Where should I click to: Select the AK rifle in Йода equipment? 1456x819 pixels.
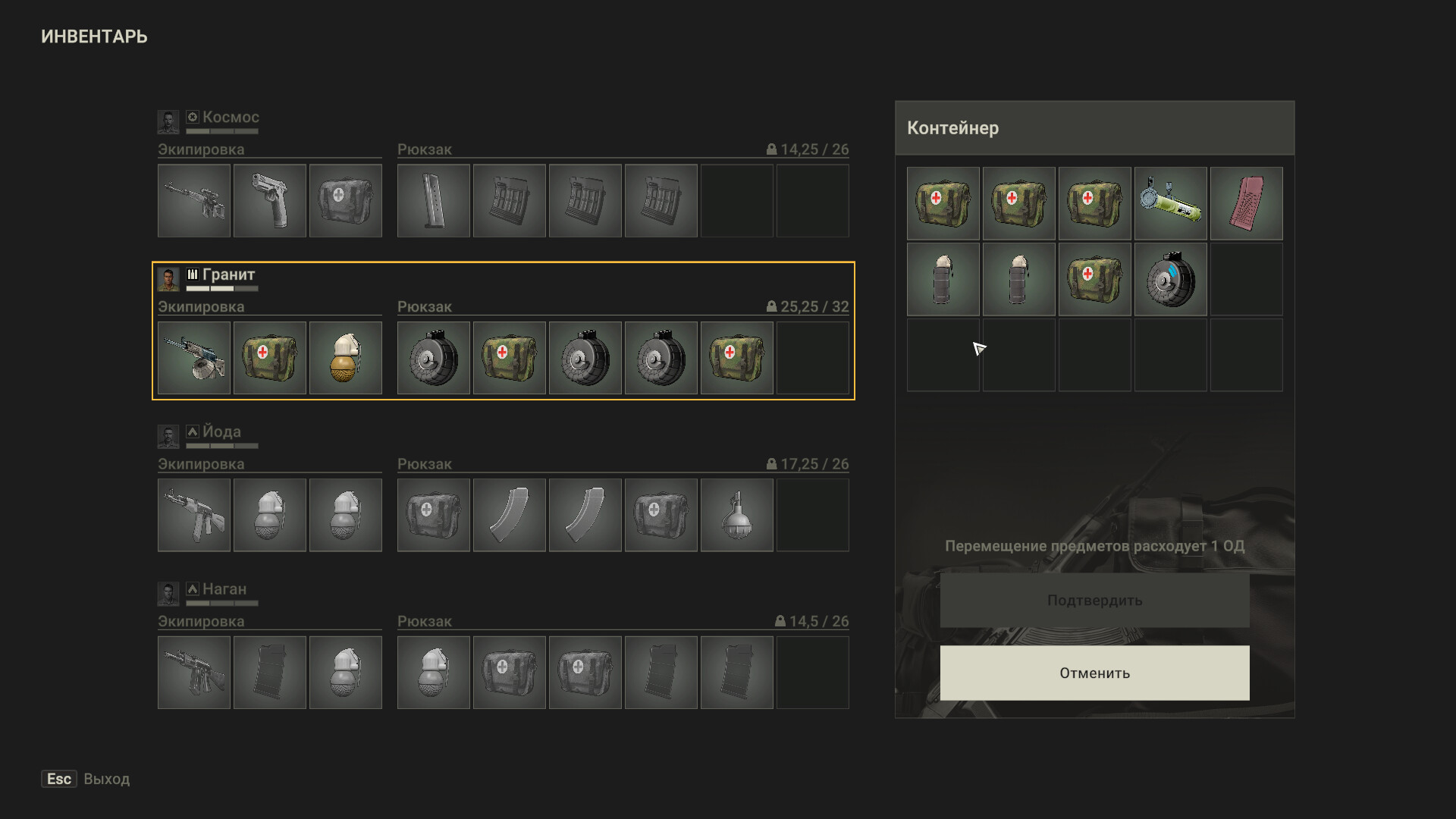193,515
